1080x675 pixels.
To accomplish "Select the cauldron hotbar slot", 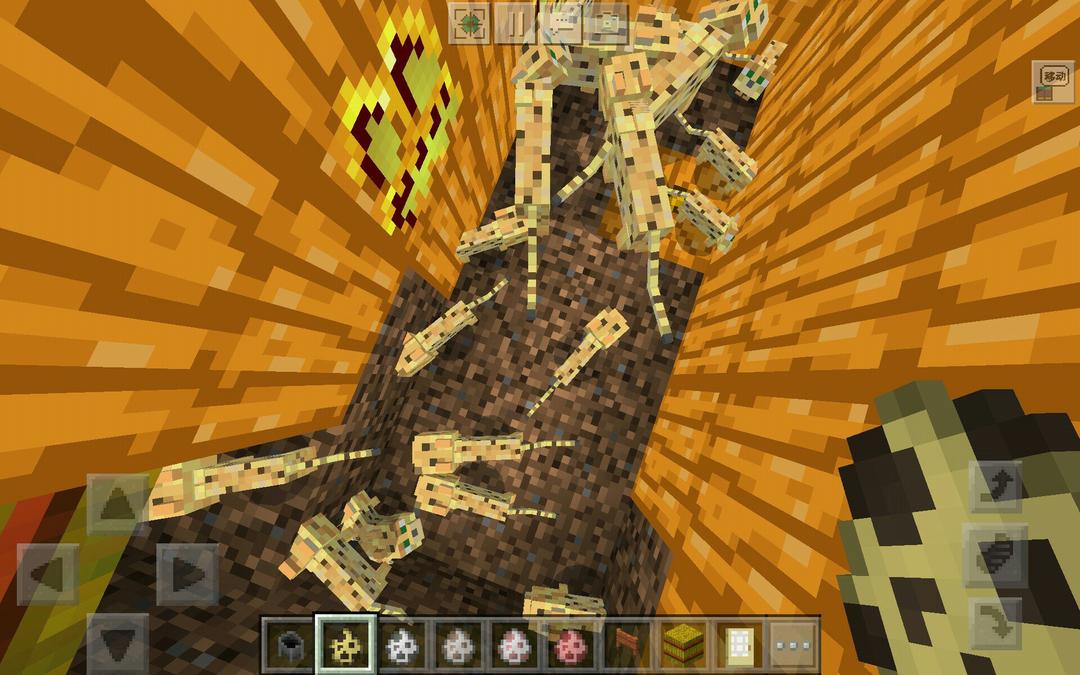I will coord(288,645).
